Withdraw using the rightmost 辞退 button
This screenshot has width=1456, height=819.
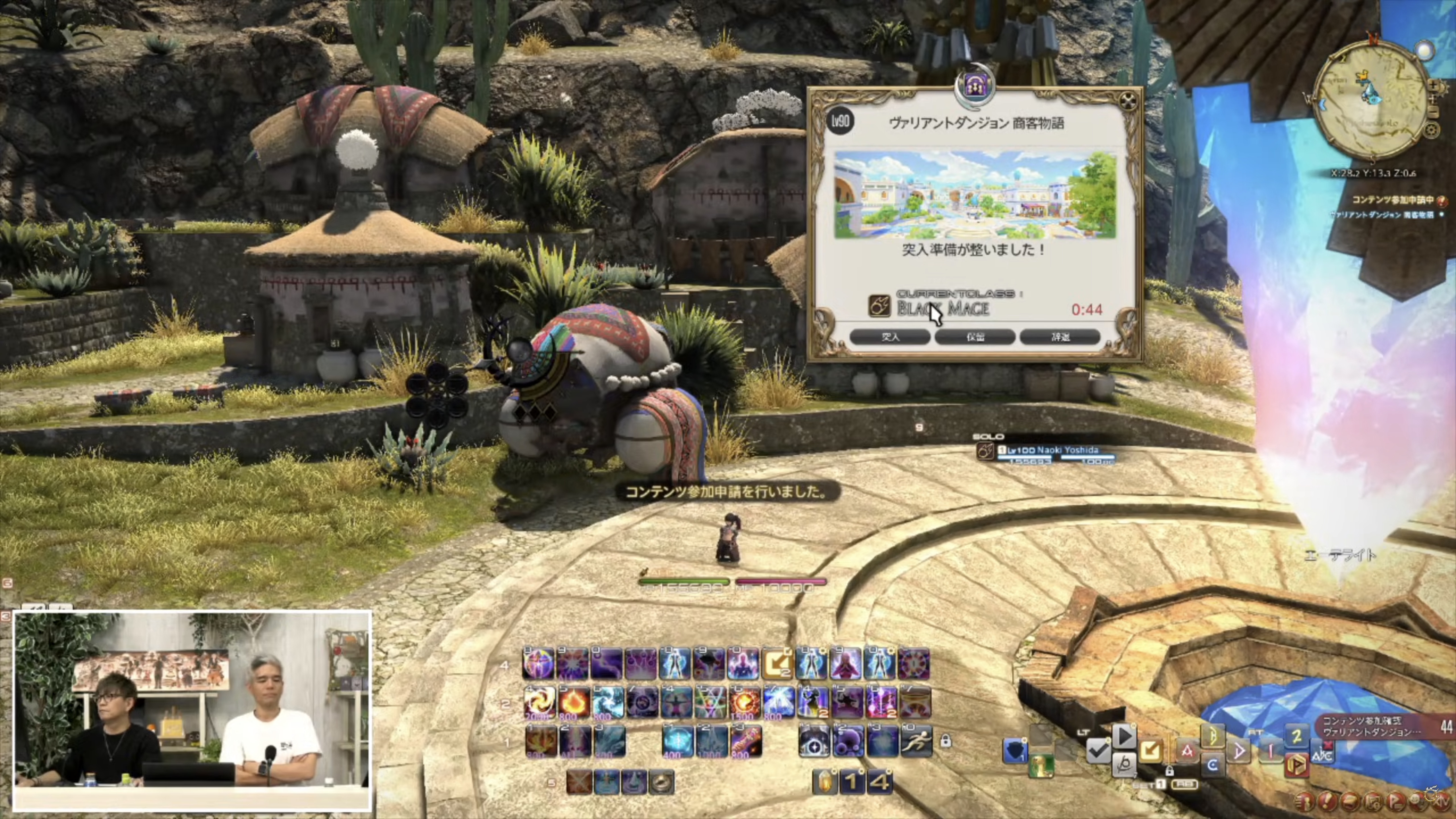pos(1060,337)
